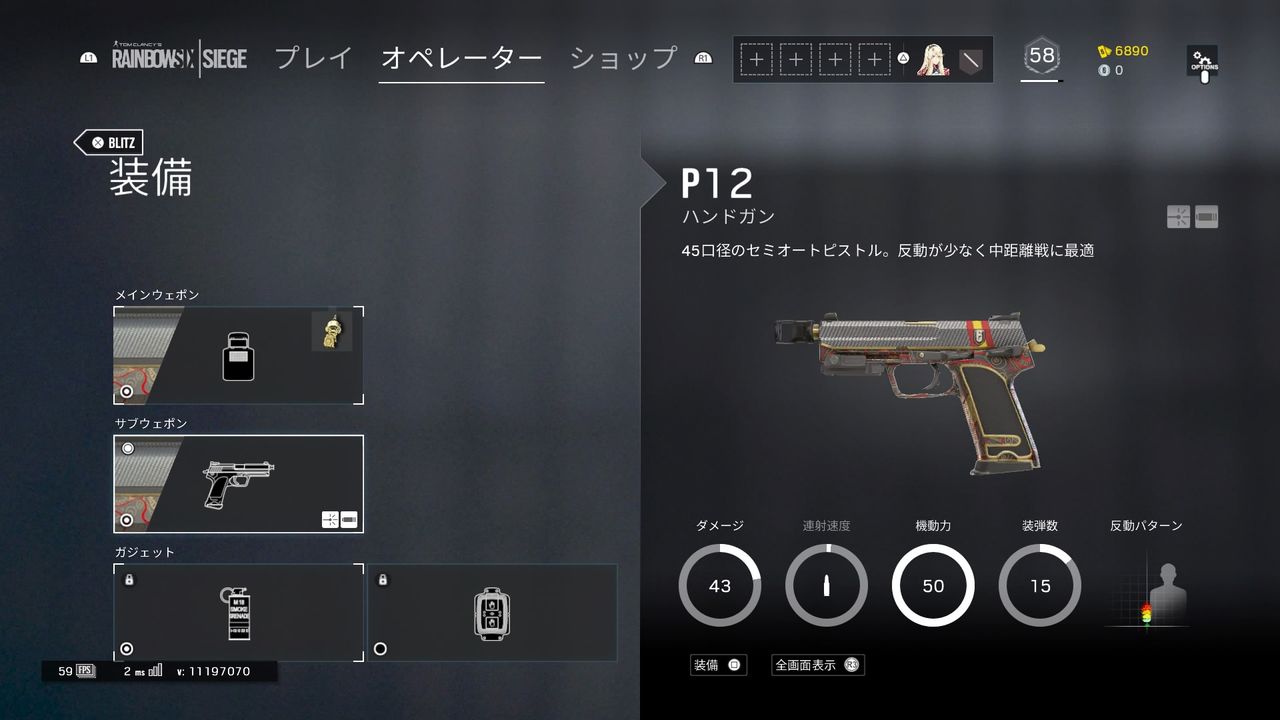The width and height of the screenshot is (1280, 720).
Task: Click the Rainbow Six Siege logo
Action: pos(178,59)
